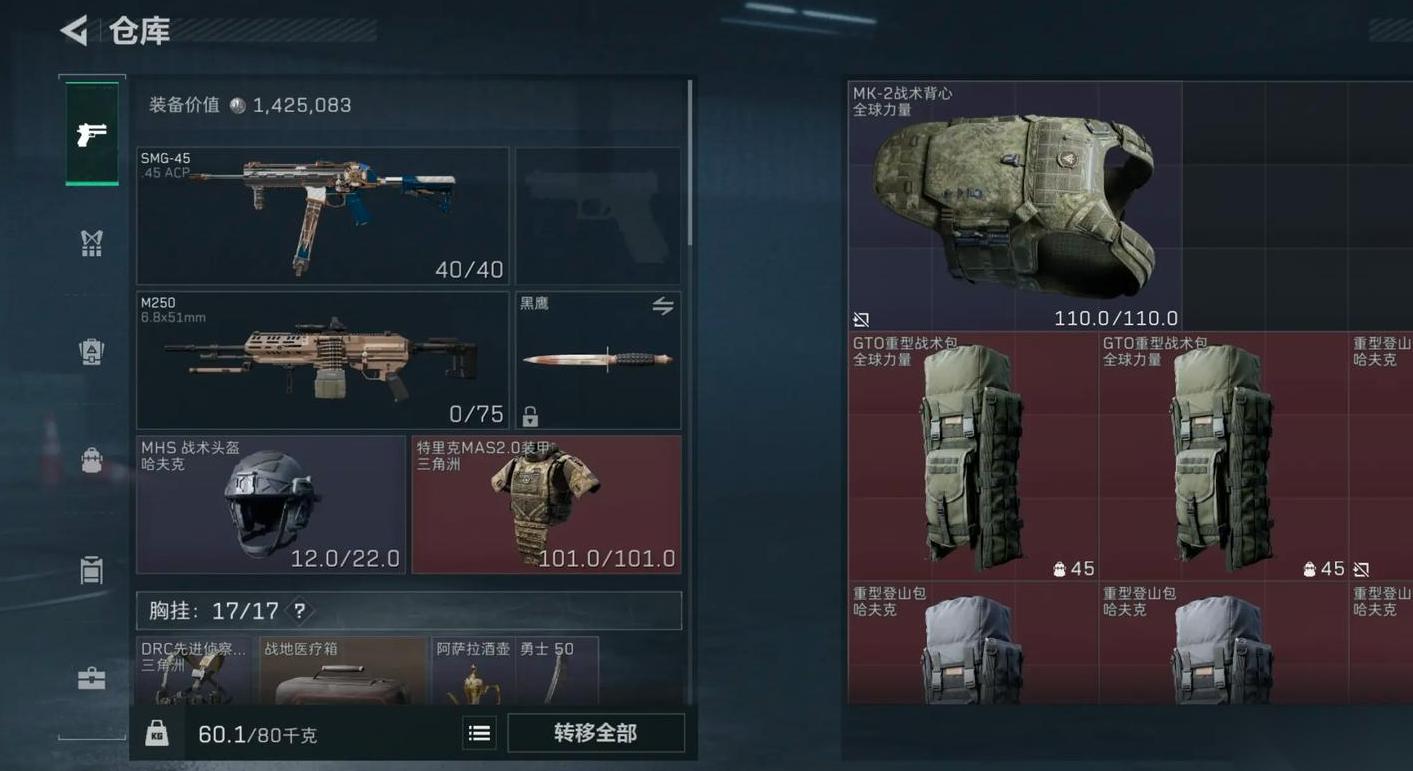Show the 胸挂 help tooltip question mark
This screenshot has width=1413, height=771.
[x=299, y=610]
